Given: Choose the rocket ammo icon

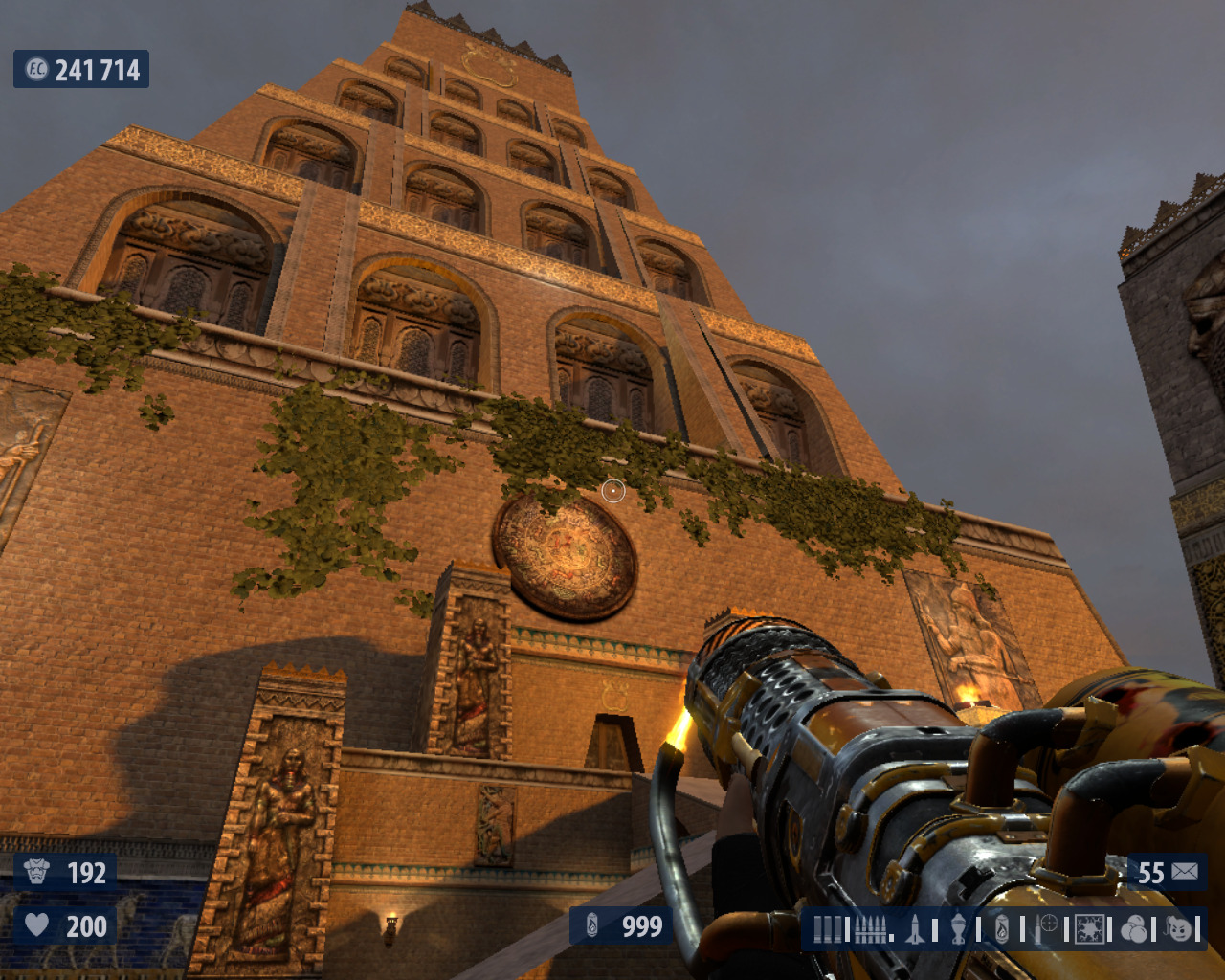Looking at the screenshot, I should pos(915,928).
